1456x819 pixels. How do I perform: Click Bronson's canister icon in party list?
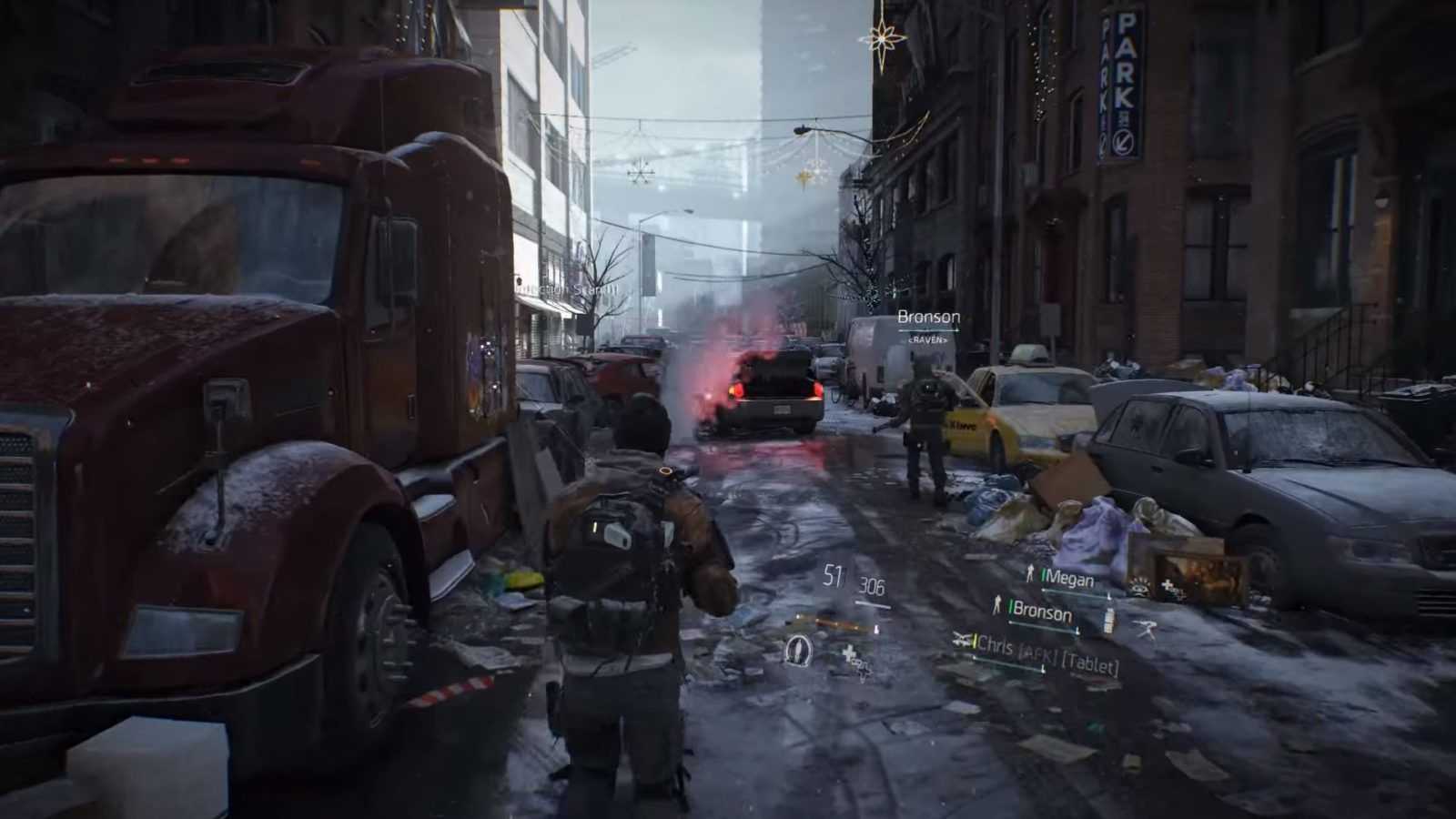pyautogui.click(x=1108, y=620)
